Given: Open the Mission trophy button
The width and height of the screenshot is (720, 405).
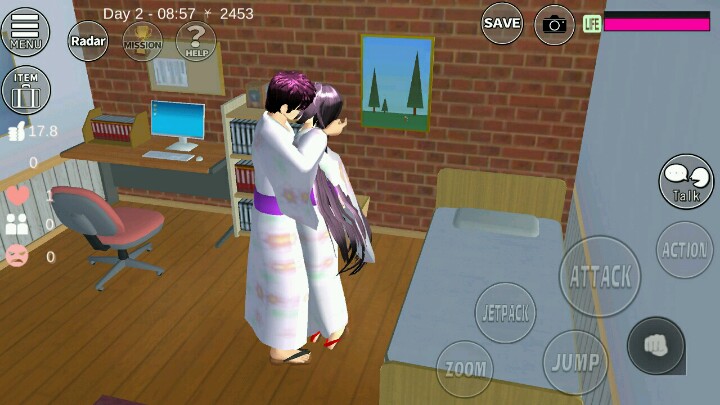Looking at the screenshot, I should point(142,41).
